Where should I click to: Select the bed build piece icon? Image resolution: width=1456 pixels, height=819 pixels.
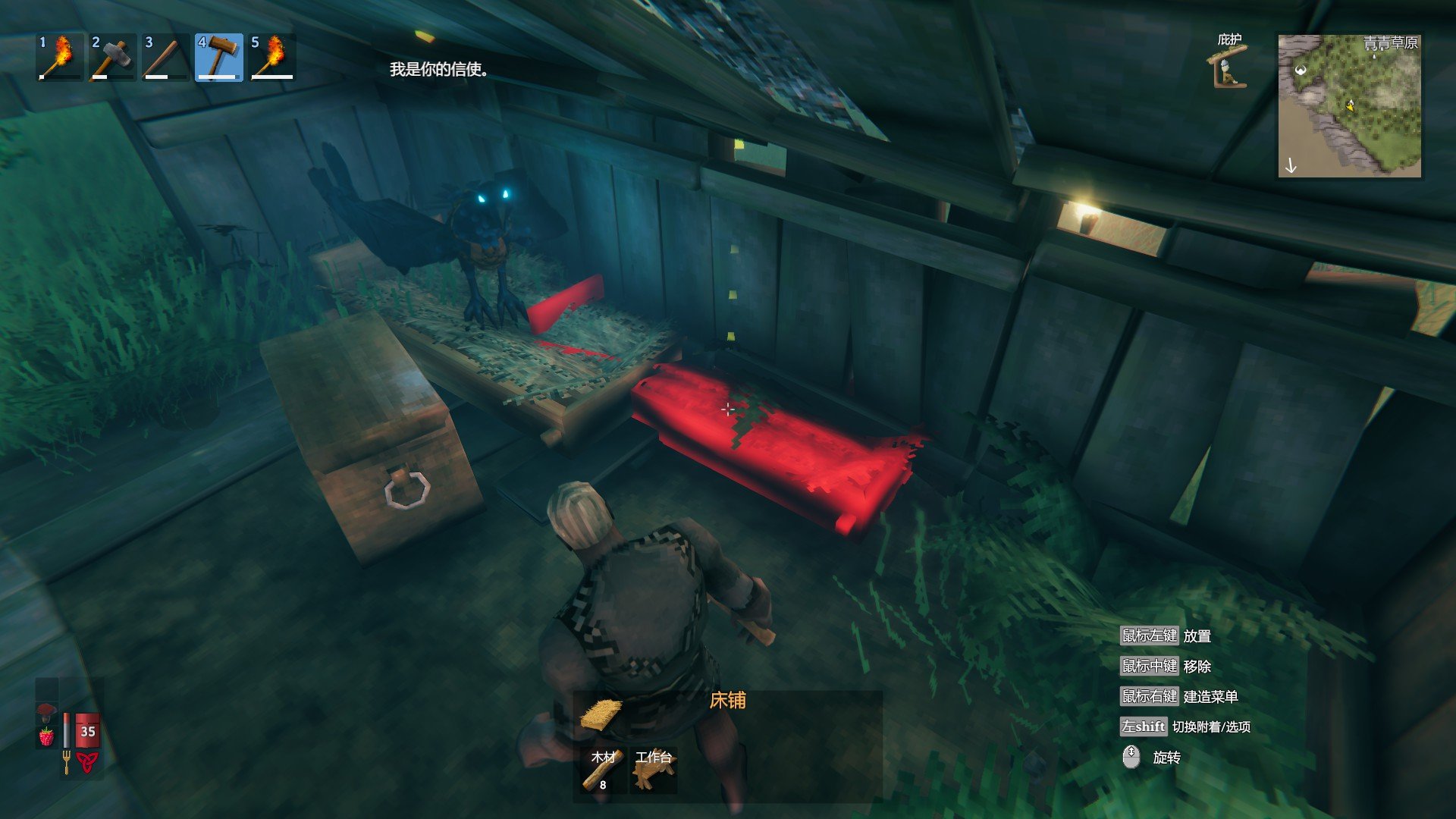(601, 714)
